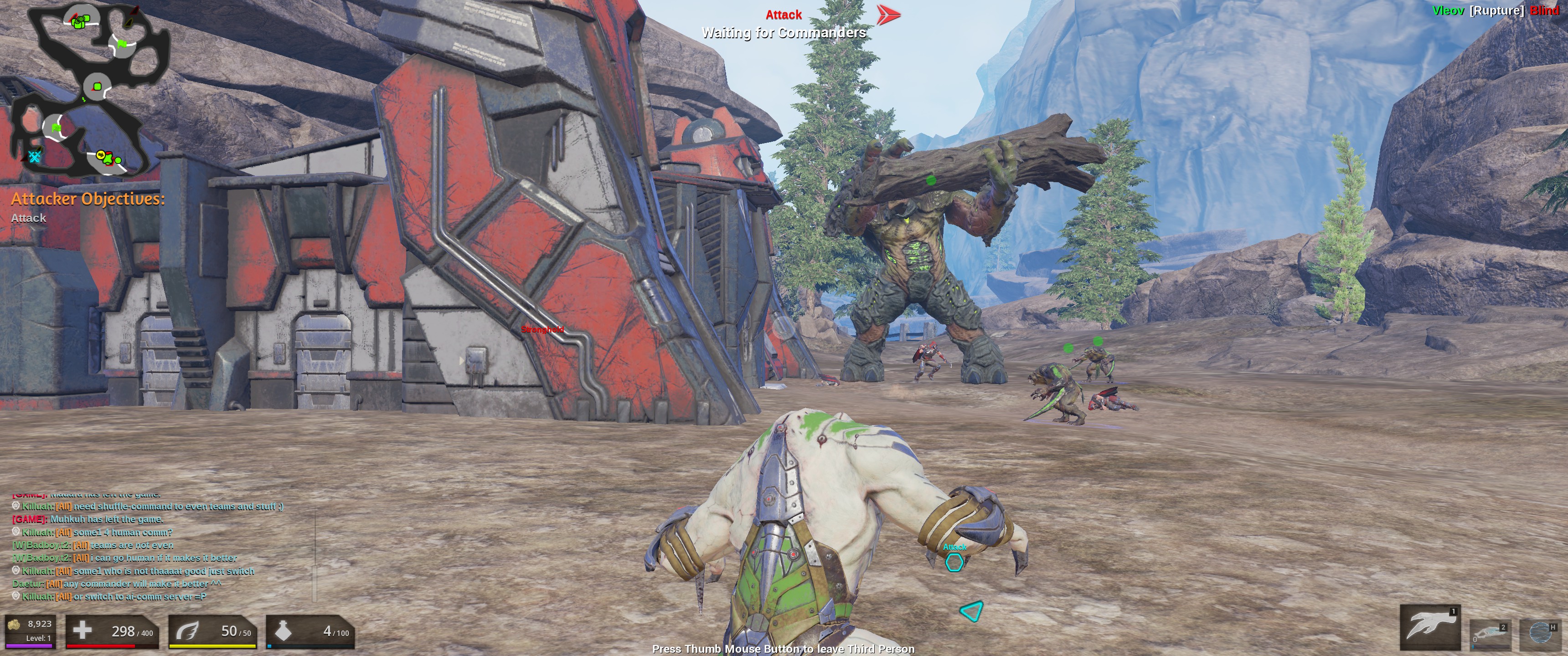Select the cyan crossed-swords marker on the minimap

click(35, 157)
